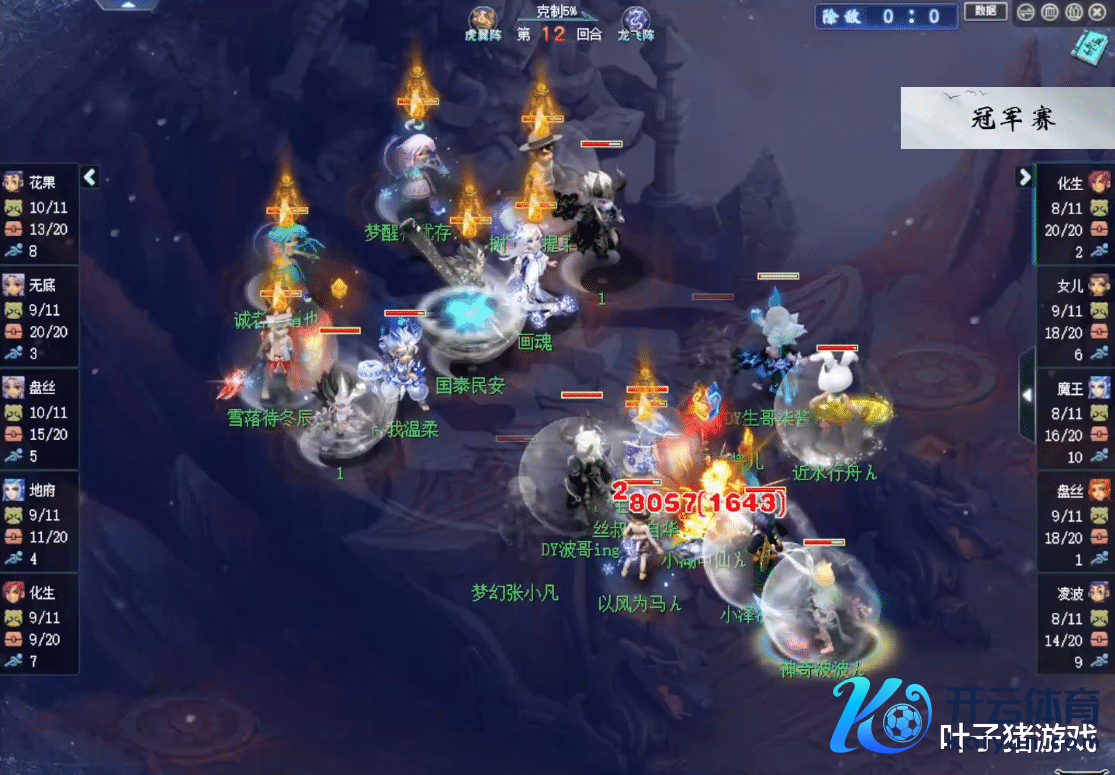This screenshot has height=775, width=1115.
Task: Toggle the side arrow beside 魔王
Action: [1027, 395]
